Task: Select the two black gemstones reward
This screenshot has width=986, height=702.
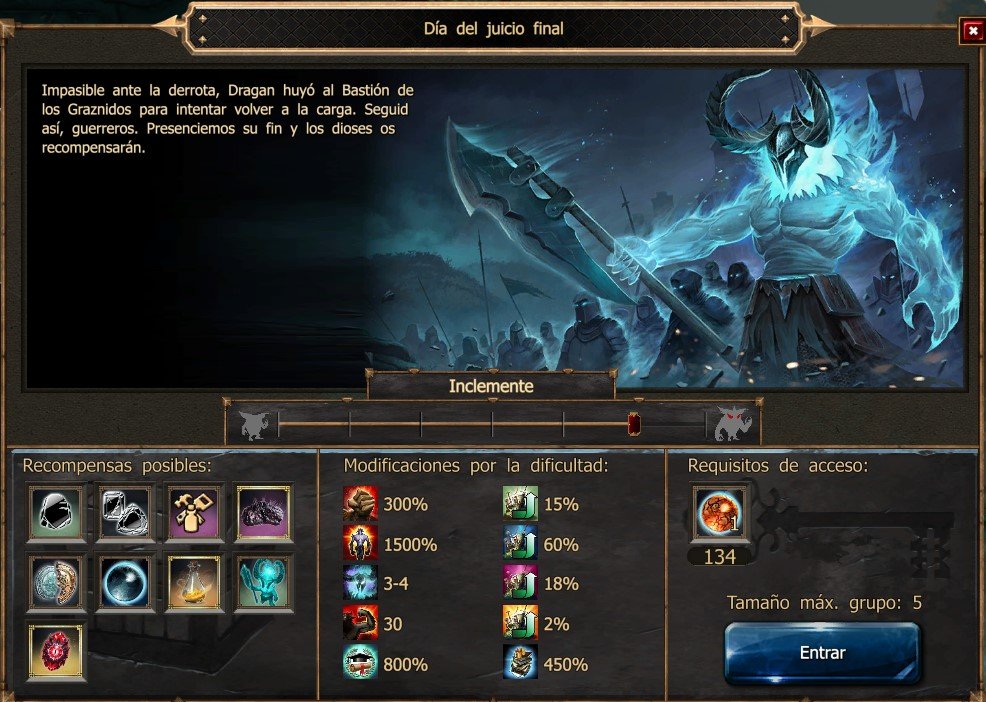Action: pos(126,514)
